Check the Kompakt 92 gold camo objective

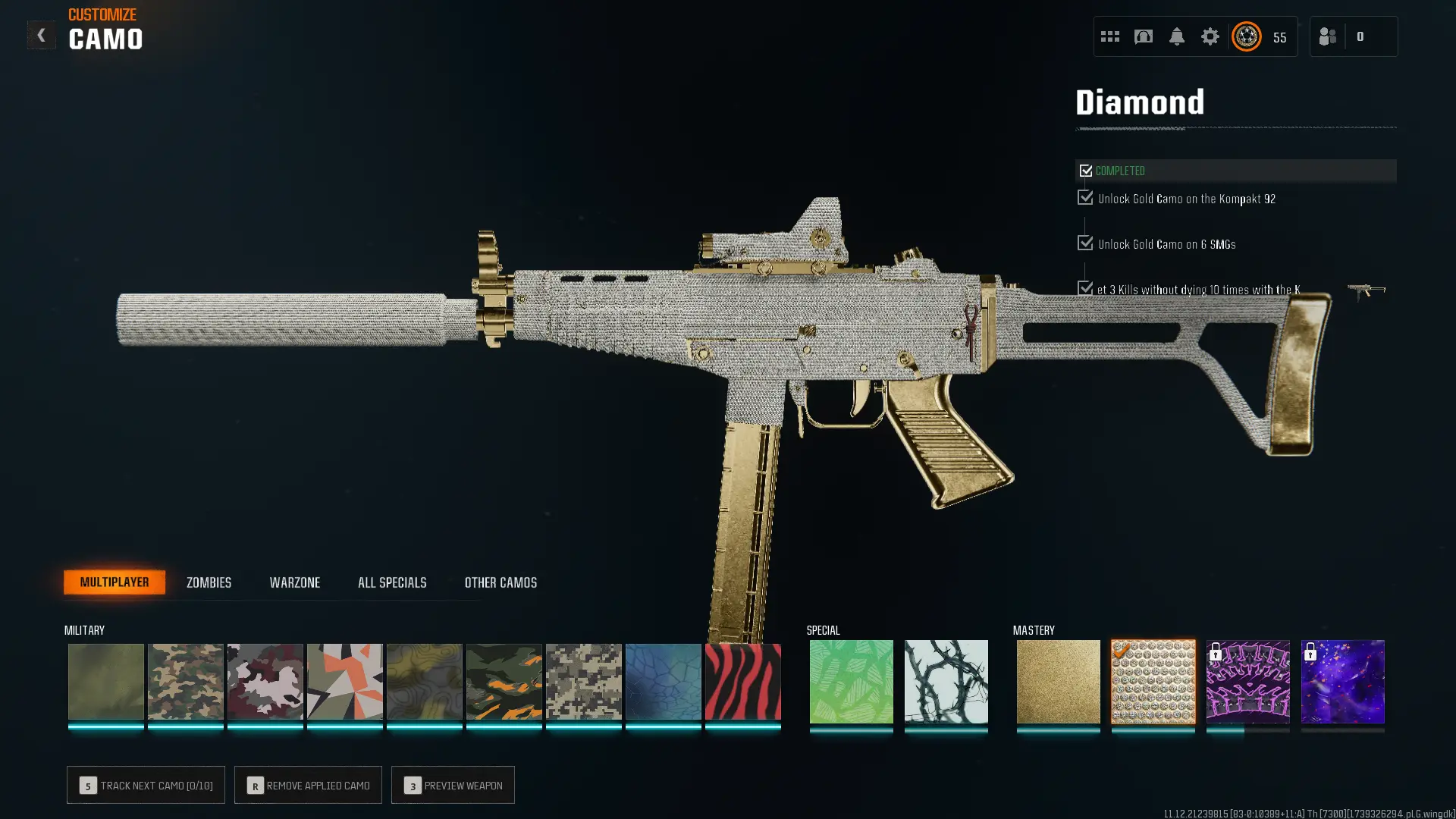[1084, 197]
